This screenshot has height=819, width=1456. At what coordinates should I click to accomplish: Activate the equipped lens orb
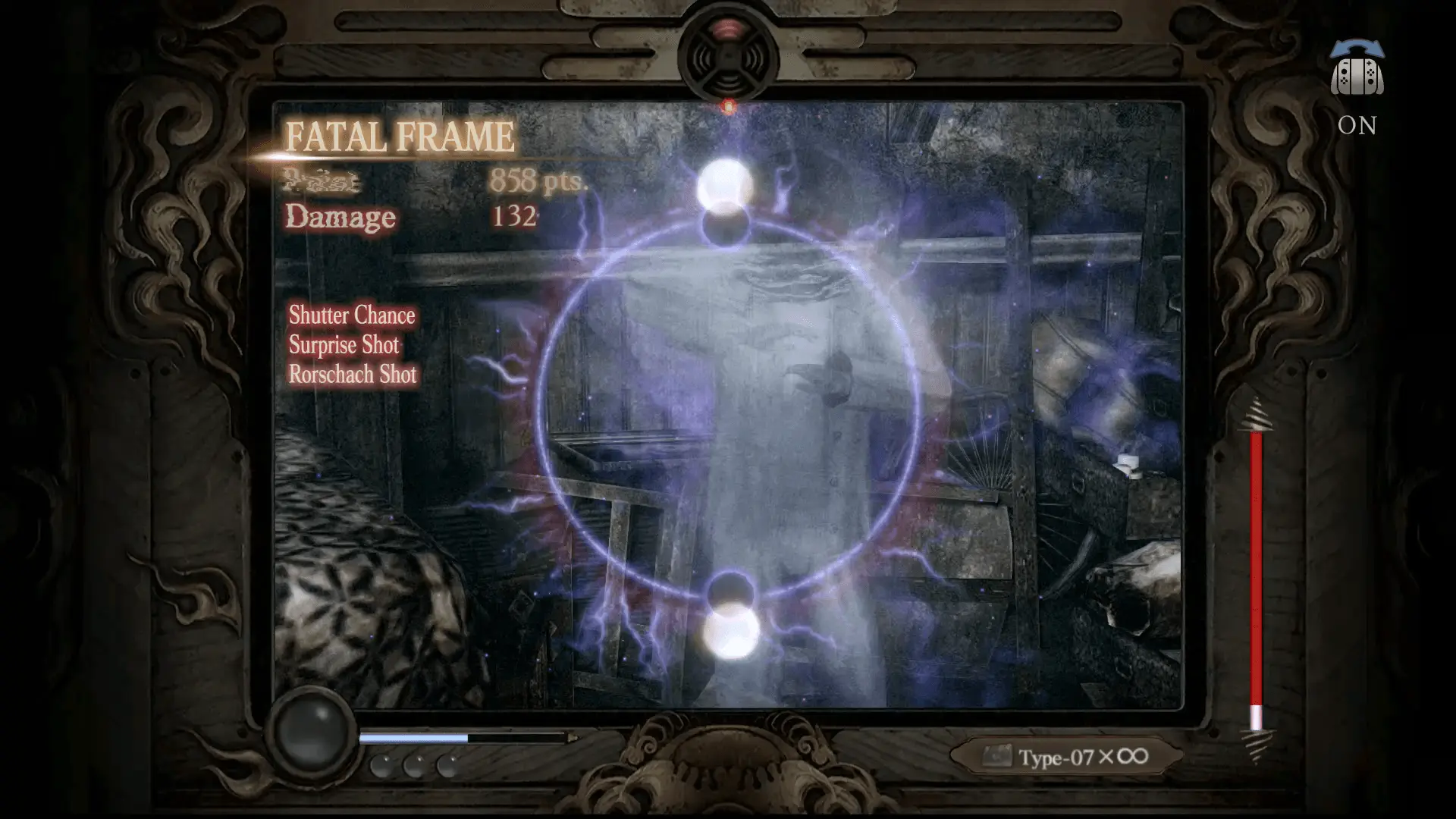(x=312, y=731)
